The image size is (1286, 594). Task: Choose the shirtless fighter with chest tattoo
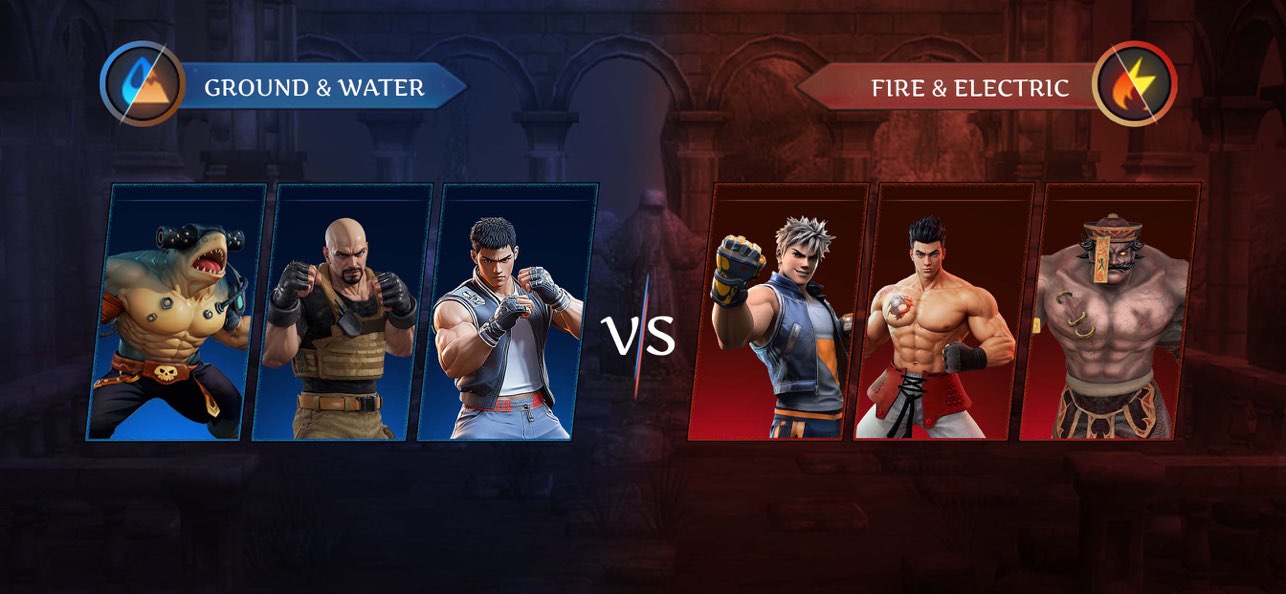point(943,312)
